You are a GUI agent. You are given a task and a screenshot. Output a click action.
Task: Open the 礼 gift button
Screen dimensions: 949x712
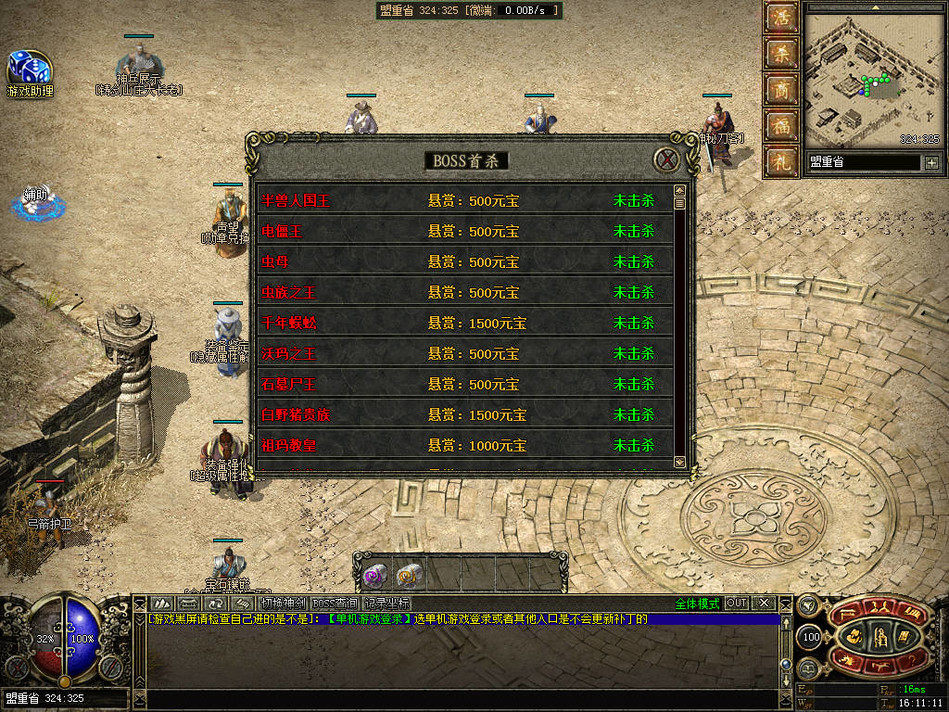tap(781, 161)
